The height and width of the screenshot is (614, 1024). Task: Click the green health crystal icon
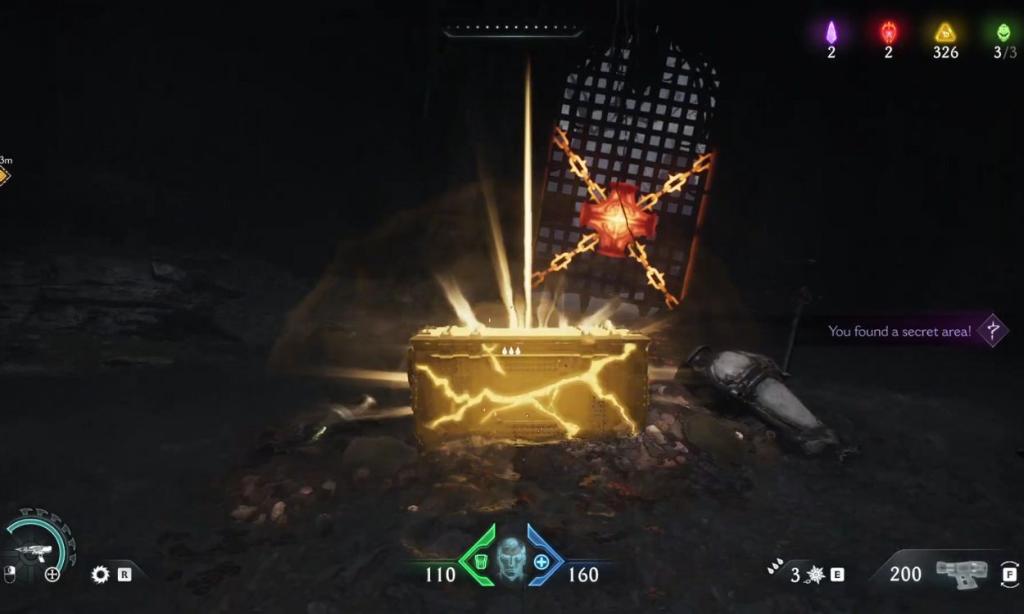coord(1003,32)
